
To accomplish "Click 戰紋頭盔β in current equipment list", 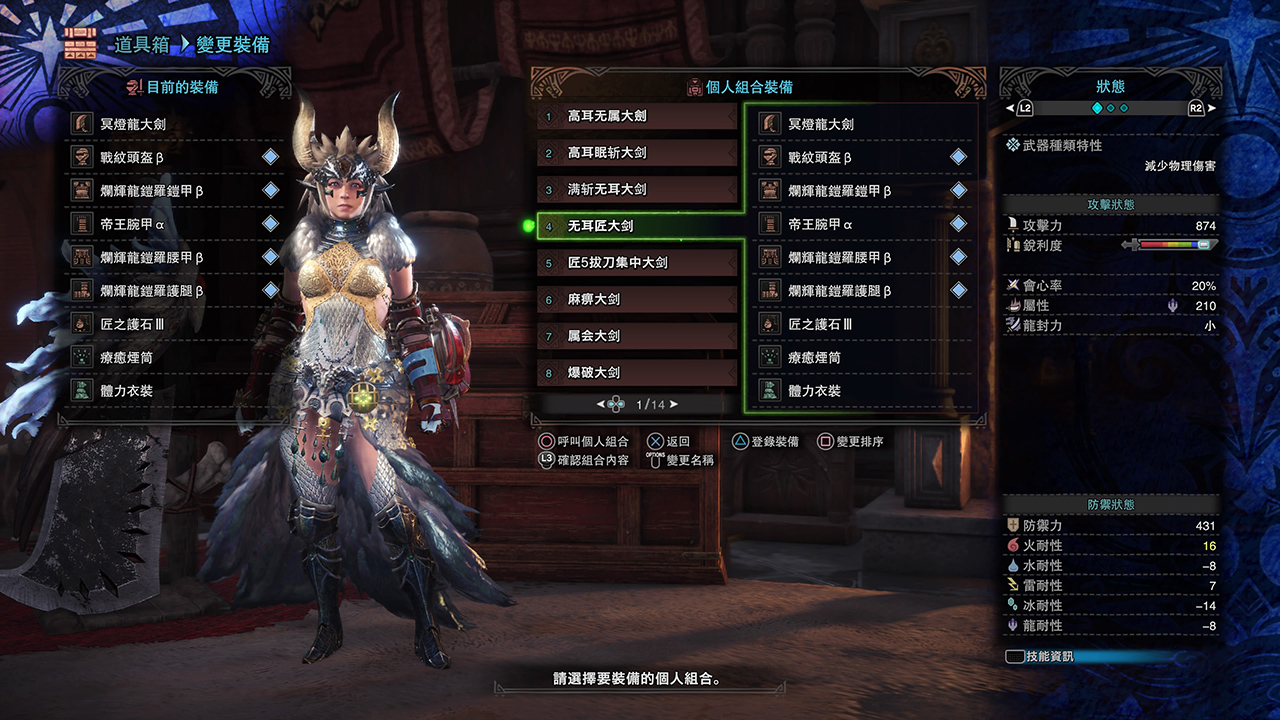I will 172,157.
